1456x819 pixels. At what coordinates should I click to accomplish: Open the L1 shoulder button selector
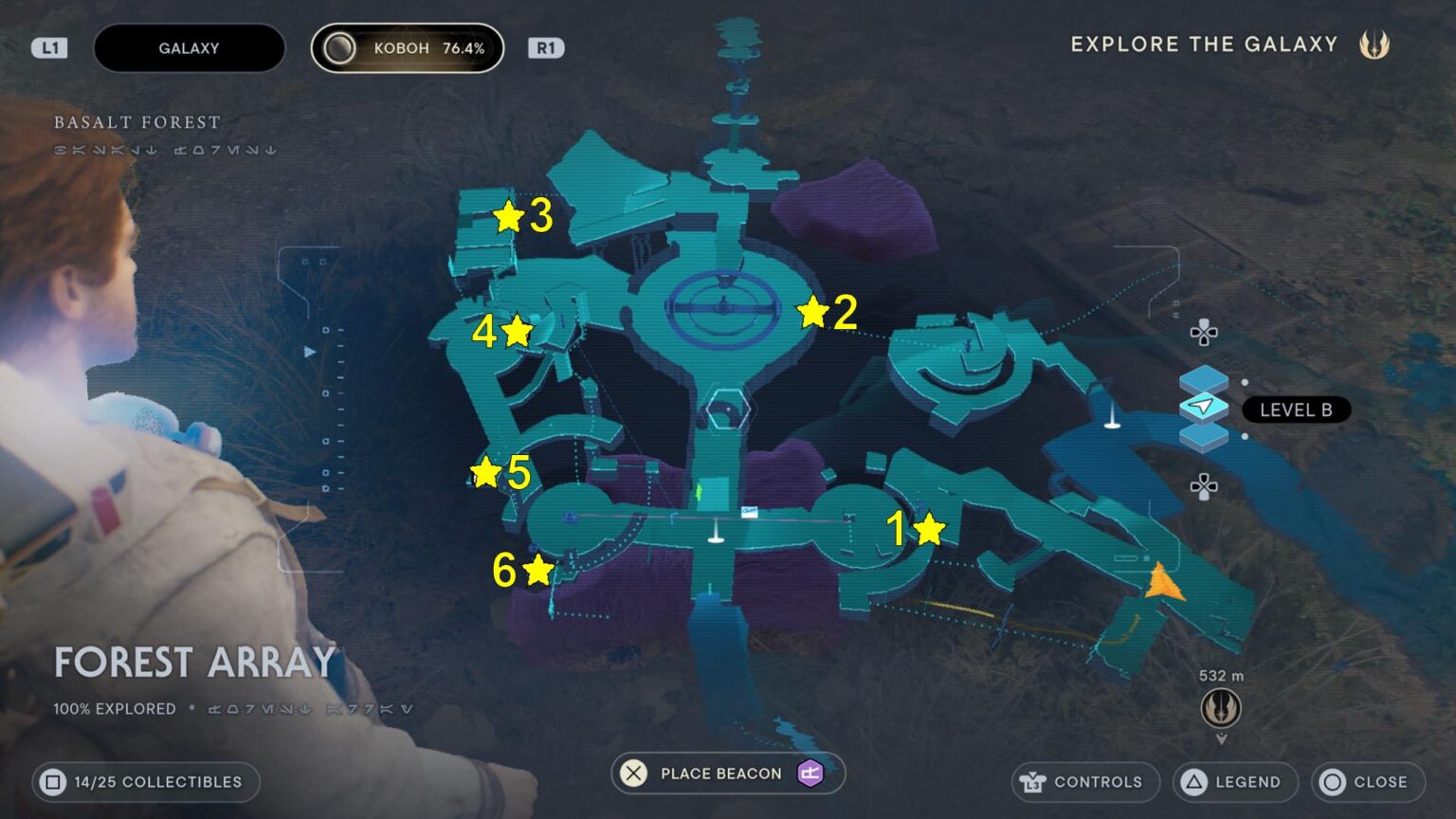[x=49, y=47]
